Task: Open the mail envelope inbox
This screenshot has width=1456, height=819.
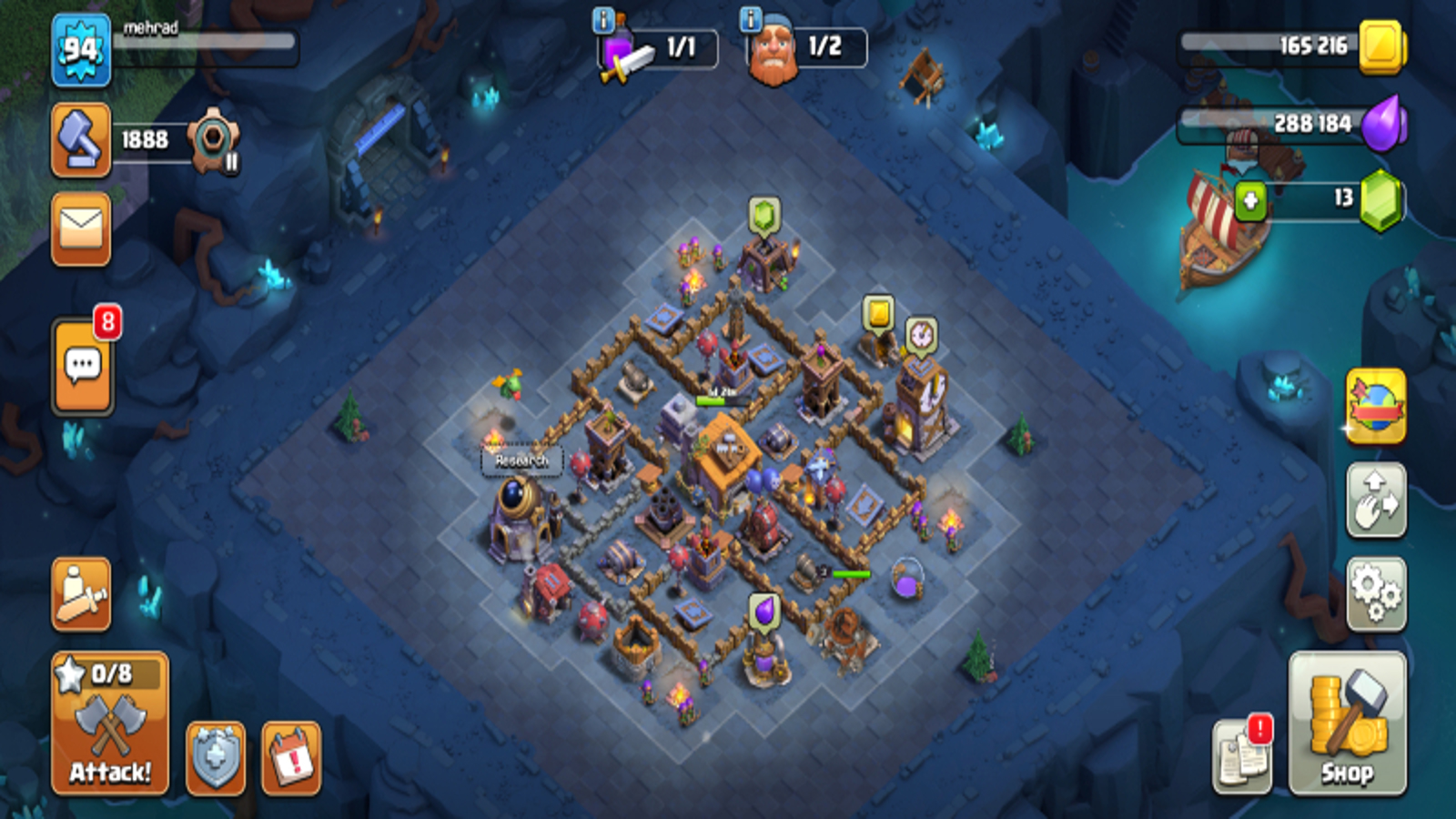Action: click(x=81, y=229)
